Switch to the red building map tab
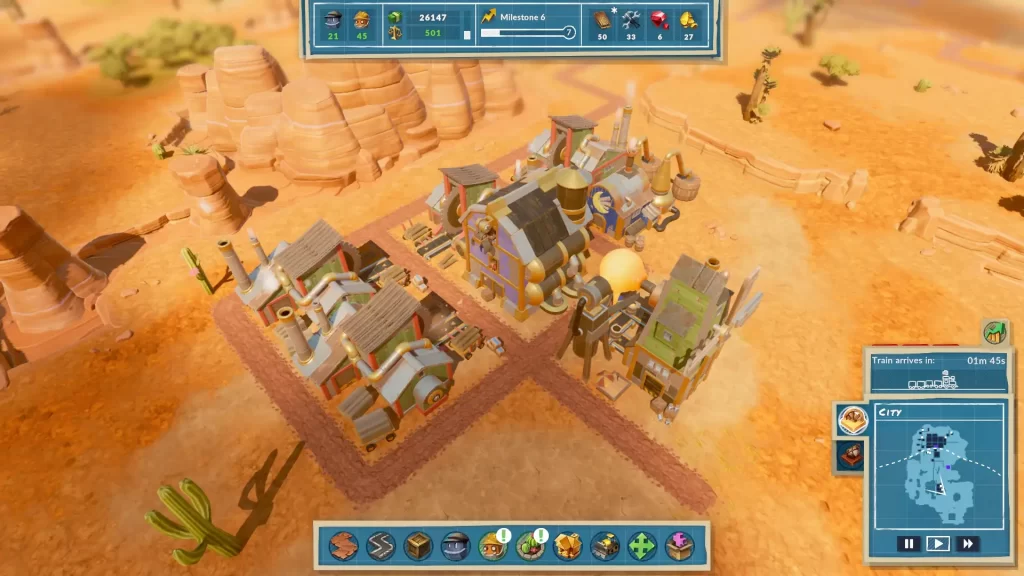The image size is (1024, 576). coord(852,456)
